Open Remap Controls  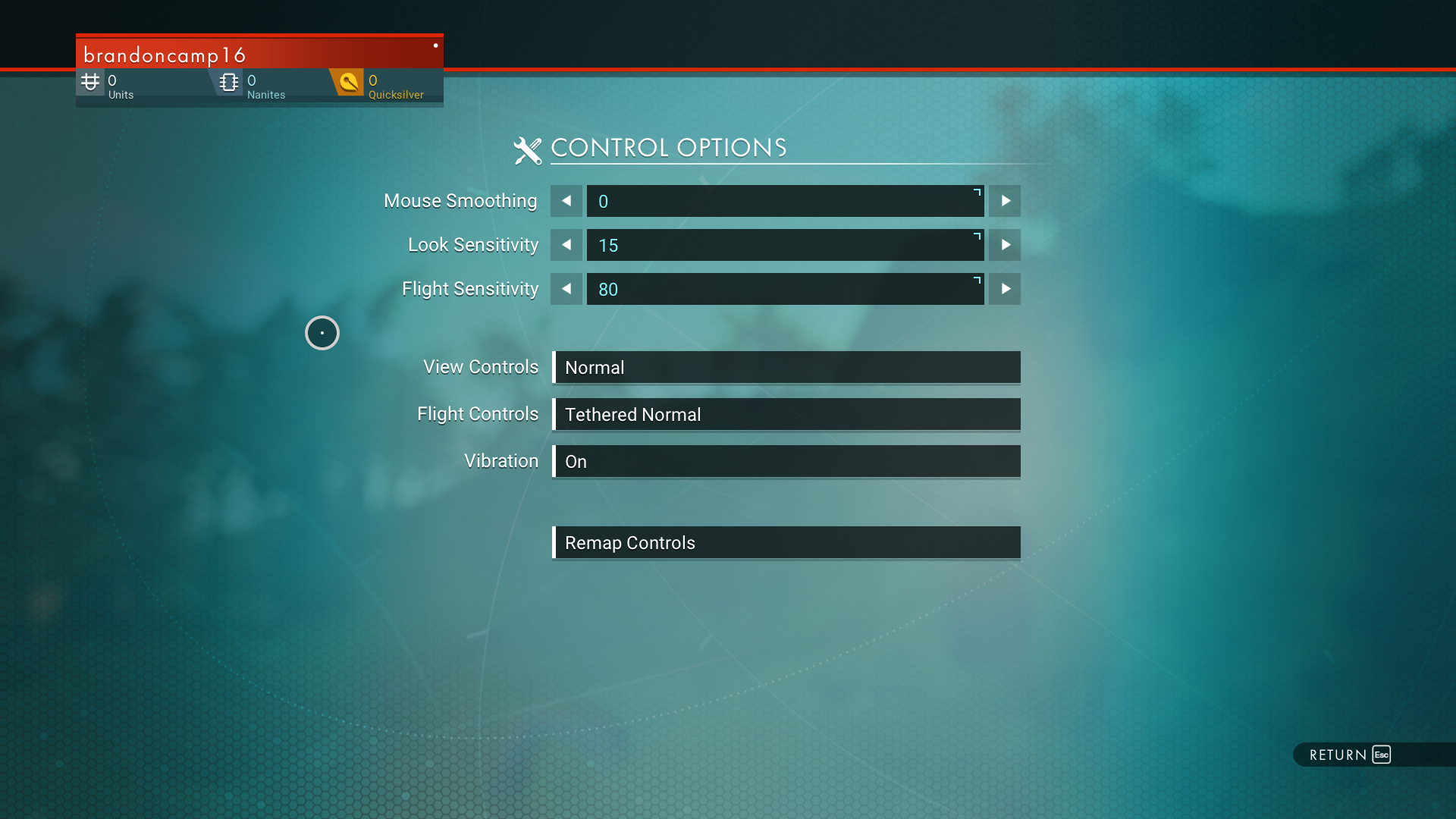point(786,543)
